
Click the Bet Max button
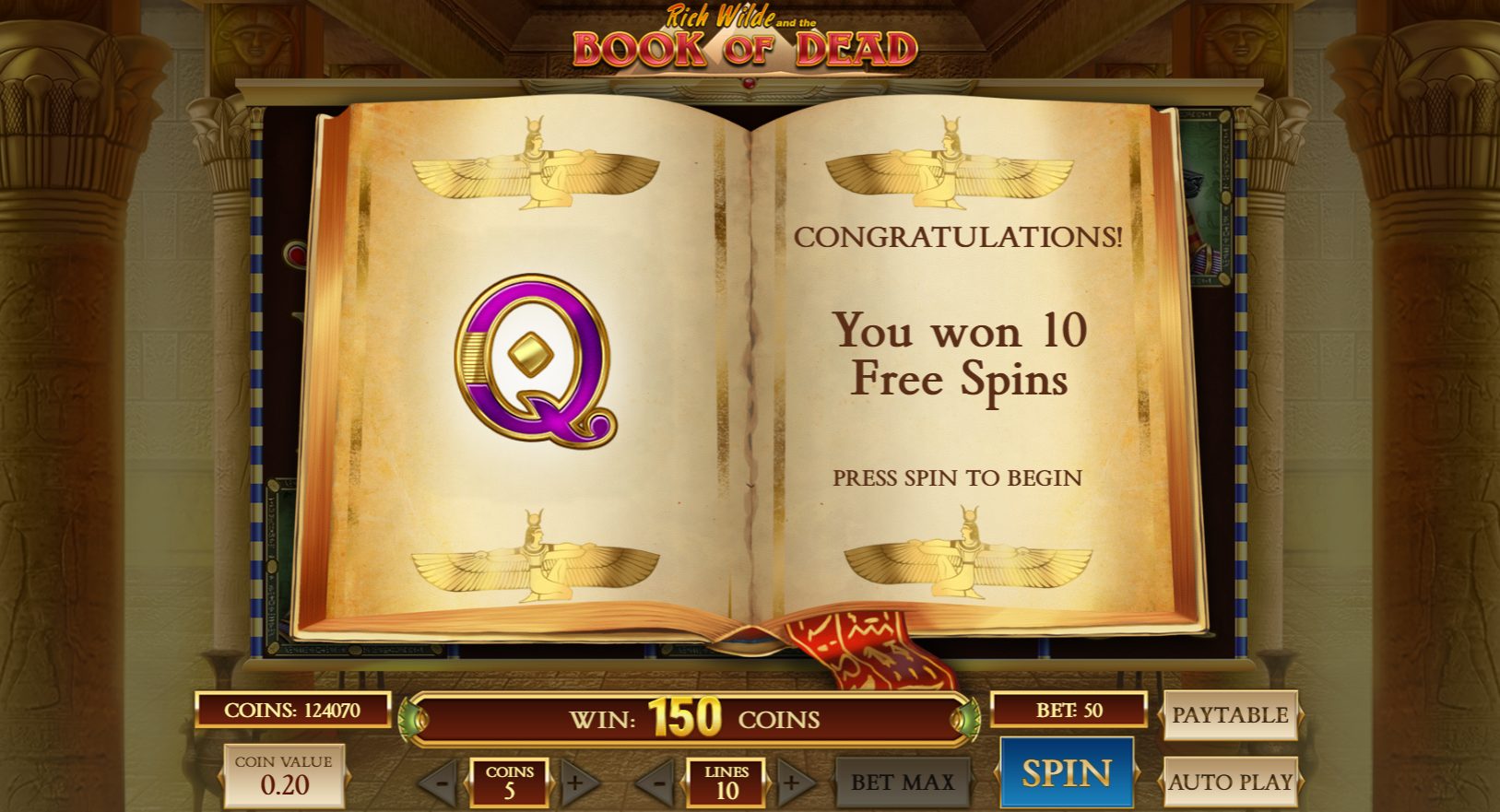(x=902, y=783)
